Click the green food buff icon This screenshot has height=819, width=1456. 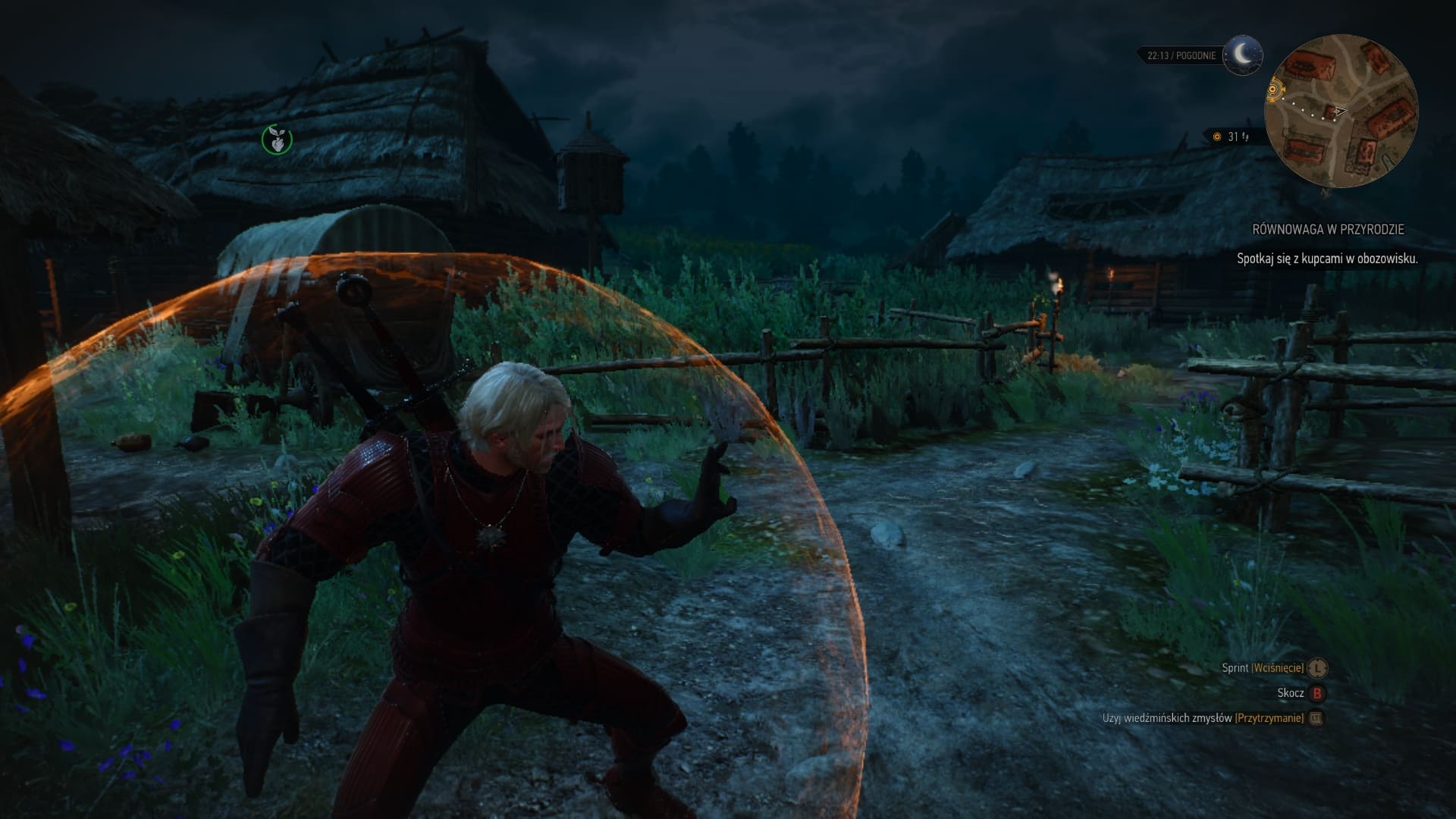click(277, 139)
